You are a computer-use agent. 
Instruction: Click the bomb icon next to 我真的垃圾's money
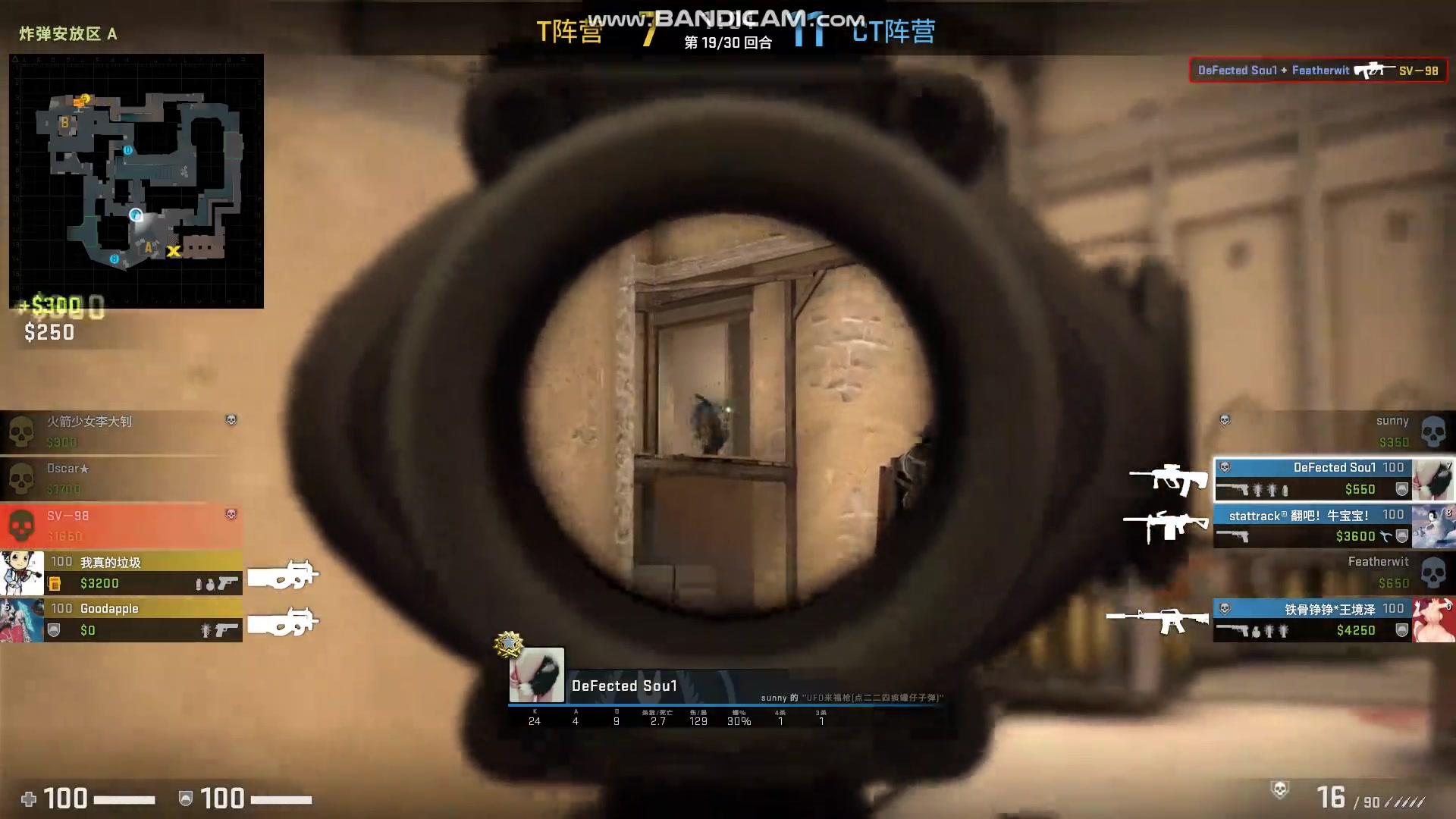[53, 584]
